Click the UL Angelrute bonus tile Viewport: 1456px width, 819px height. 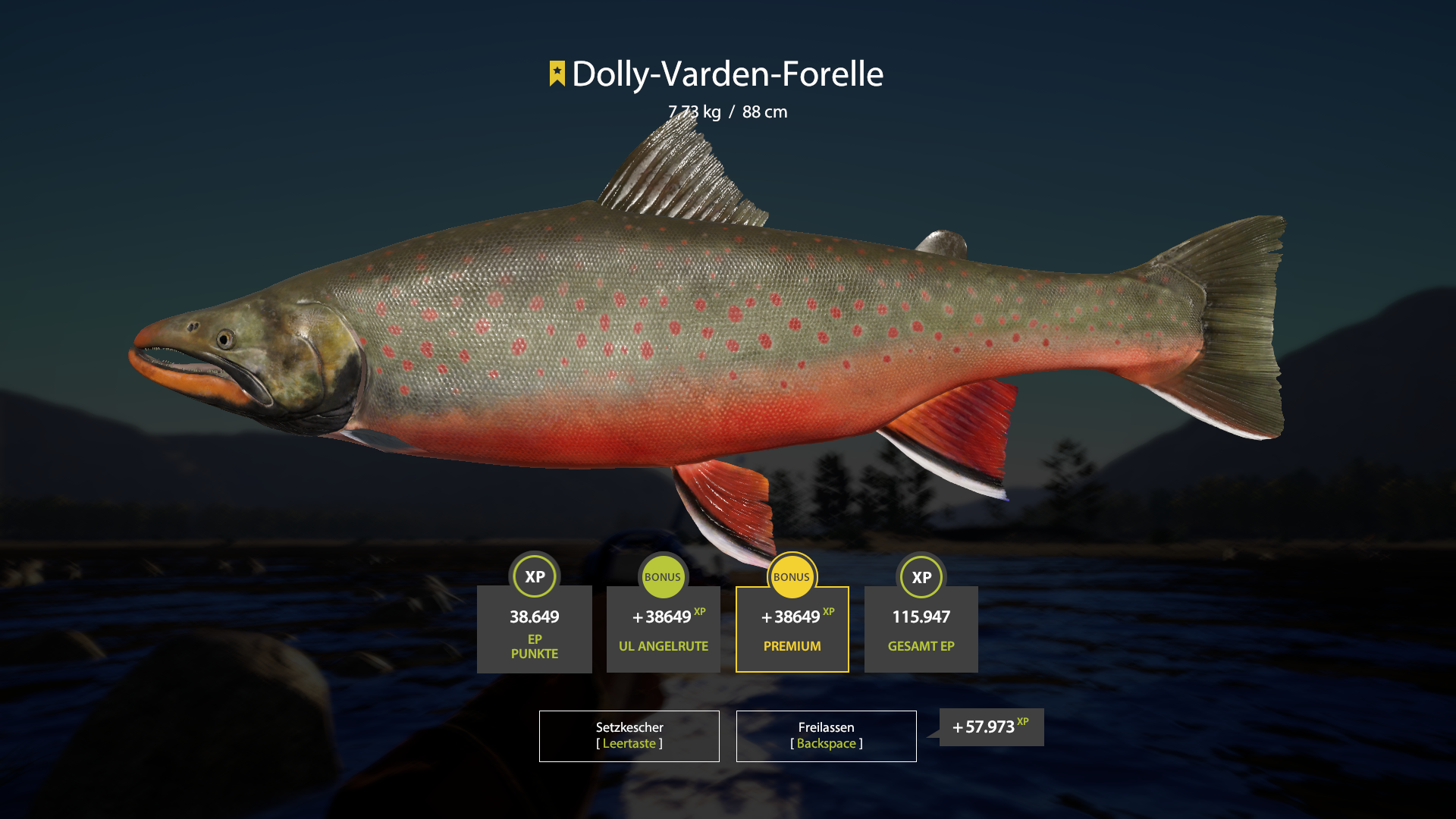(x=663, y=629)
